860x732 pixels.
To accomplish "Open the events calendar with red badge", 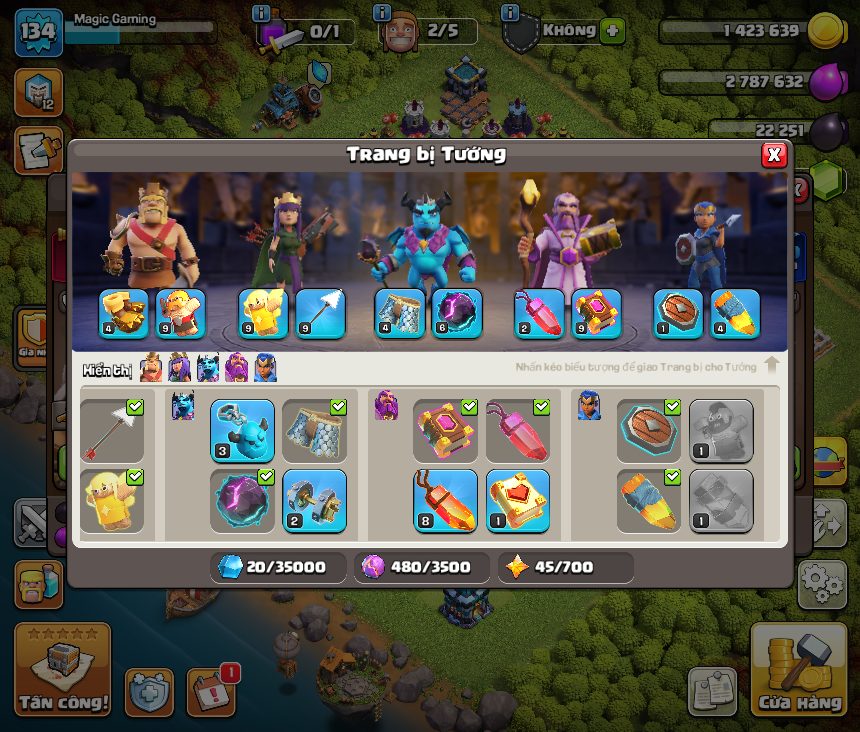I will pos(211,691).
